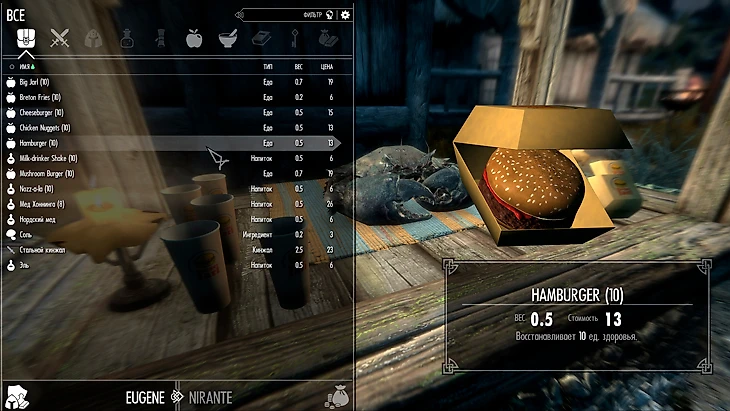Select the Стальной кинжал dagger row
Screen dimensions: 730x411
tap(42, 249)
